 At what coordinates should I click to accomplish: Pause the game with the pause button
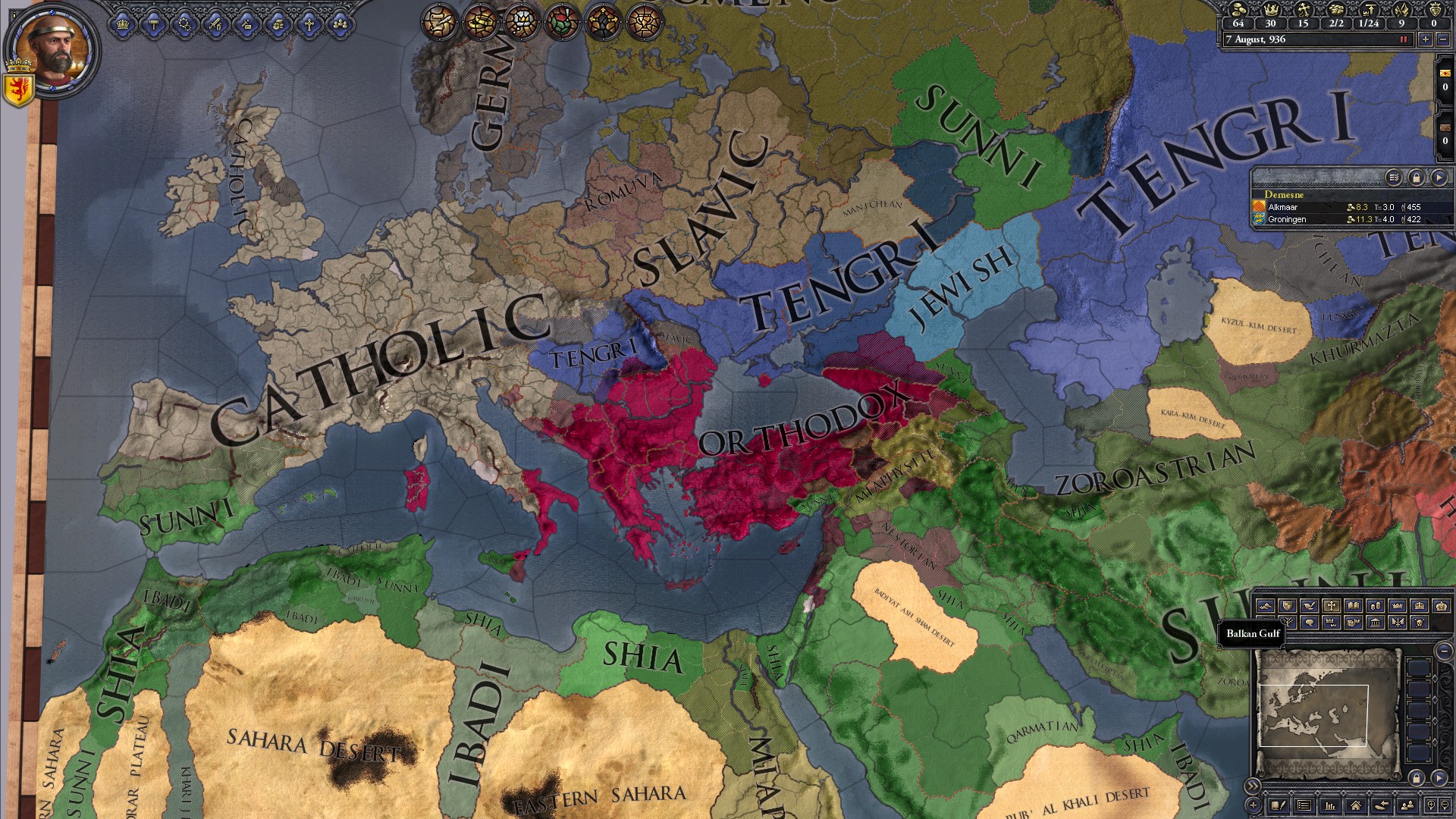1404,39
